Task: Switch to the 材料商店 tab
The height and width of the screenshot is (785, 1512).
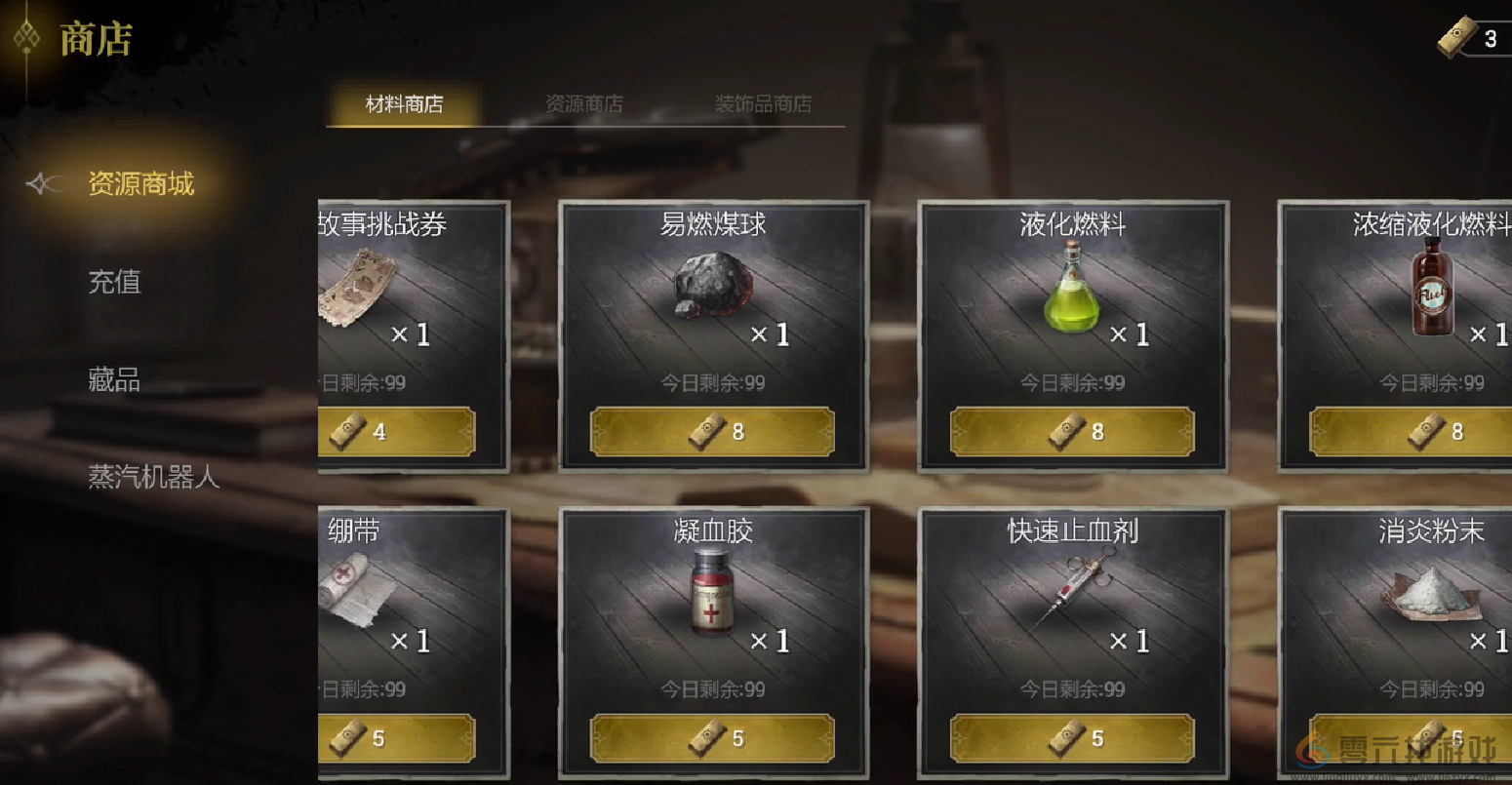Action: click(x=404, y=104)
